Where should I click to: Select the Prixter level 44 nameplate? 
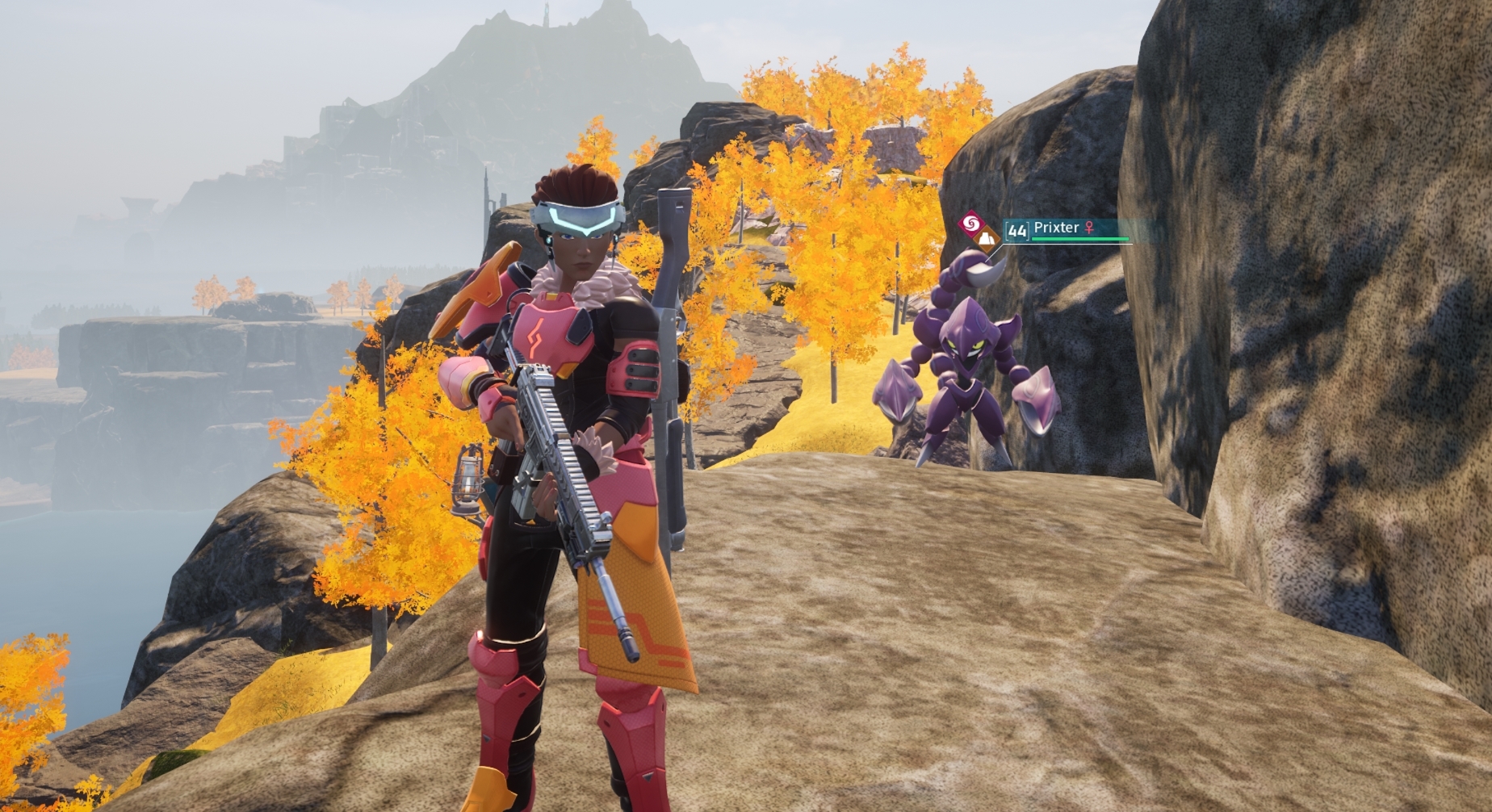[x=1056, y=229]
